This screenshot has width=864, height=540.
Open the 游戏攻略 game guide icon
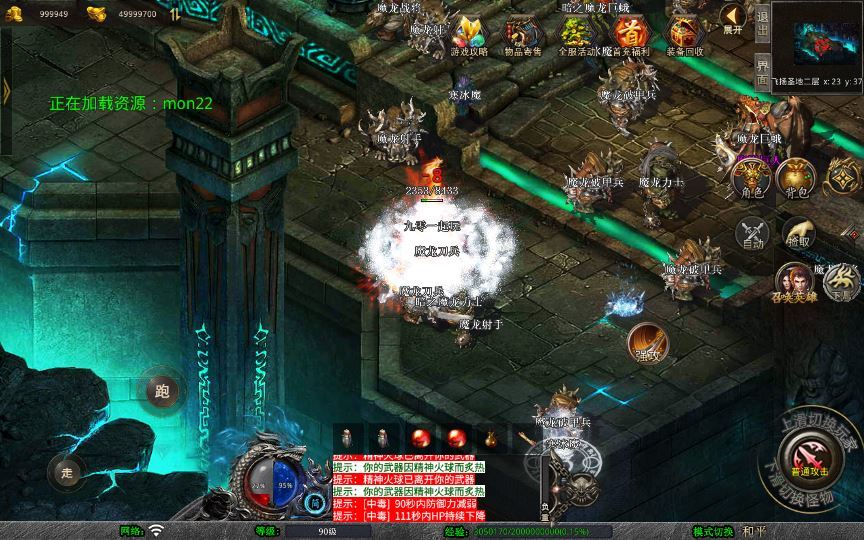click(468, 34)
